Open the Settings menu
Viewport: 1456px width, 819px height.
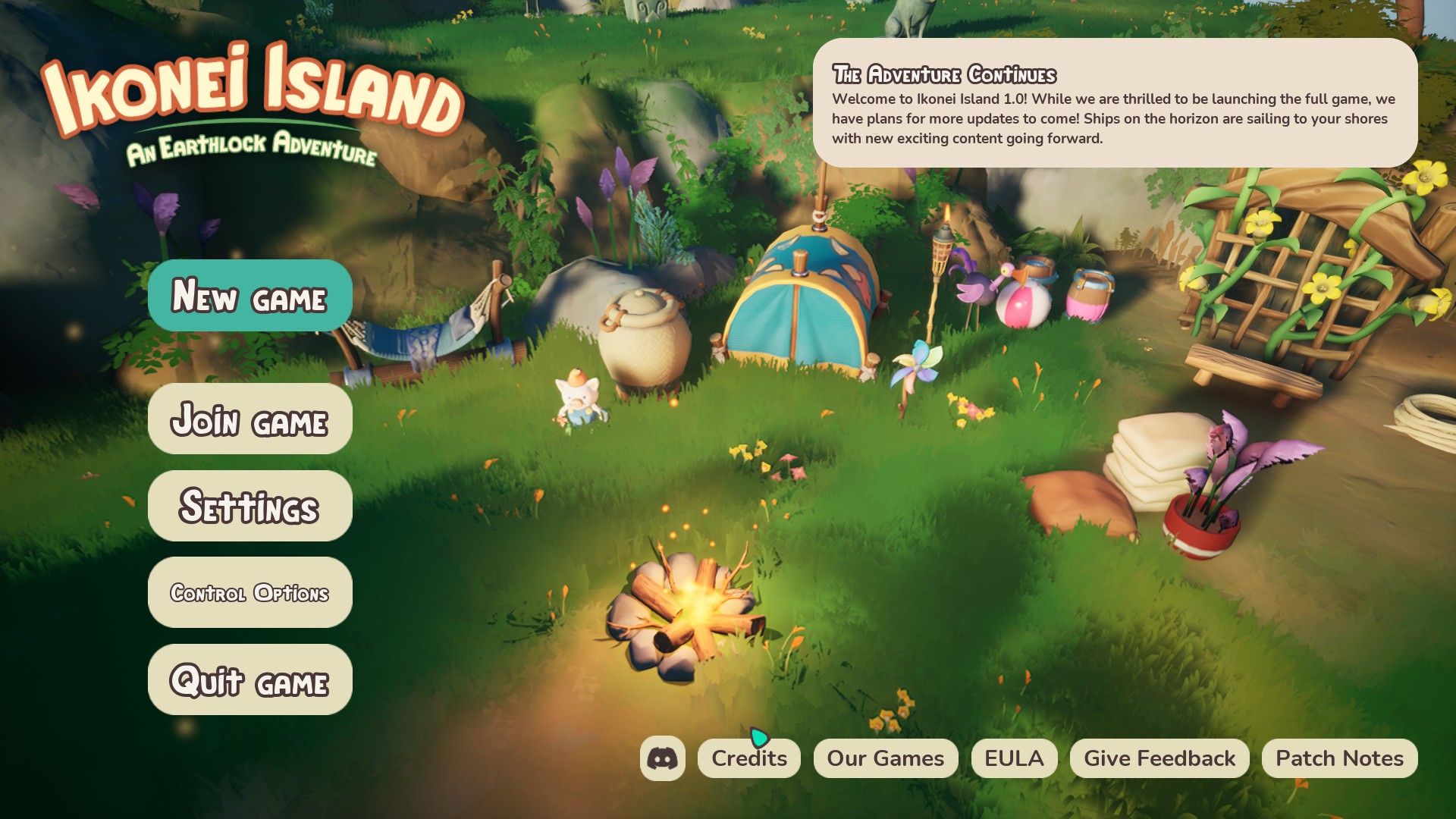click(x=249, y=507)
